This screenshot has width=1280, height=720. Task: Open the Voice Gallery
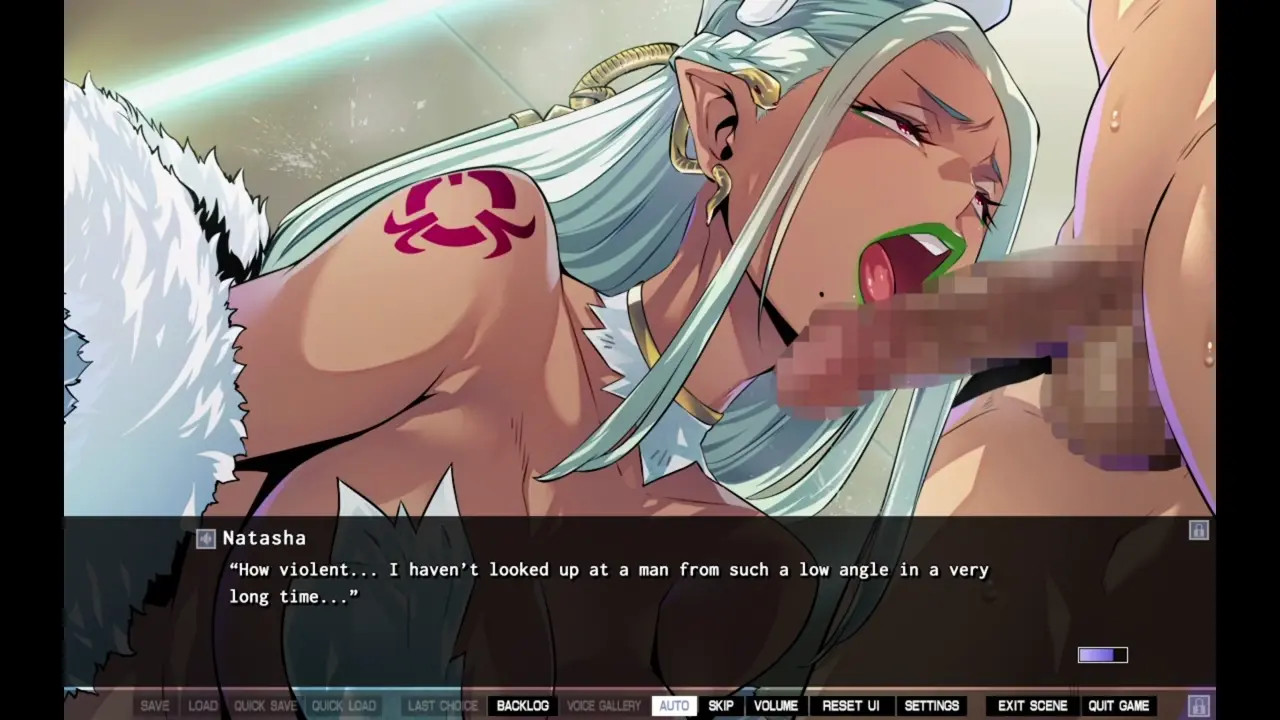click(604, 706)
